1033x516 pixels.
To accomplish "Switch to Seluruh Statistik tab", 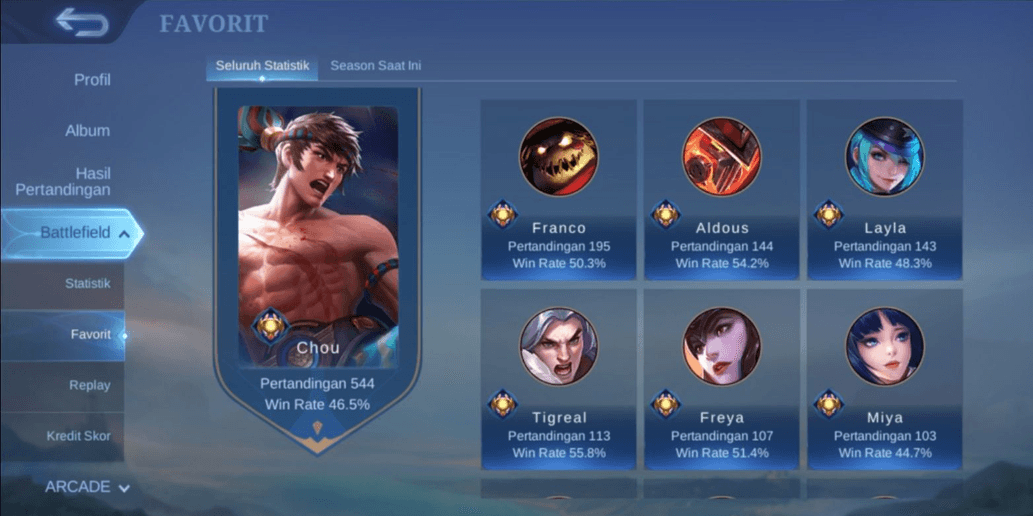I will tap(262, 66).
